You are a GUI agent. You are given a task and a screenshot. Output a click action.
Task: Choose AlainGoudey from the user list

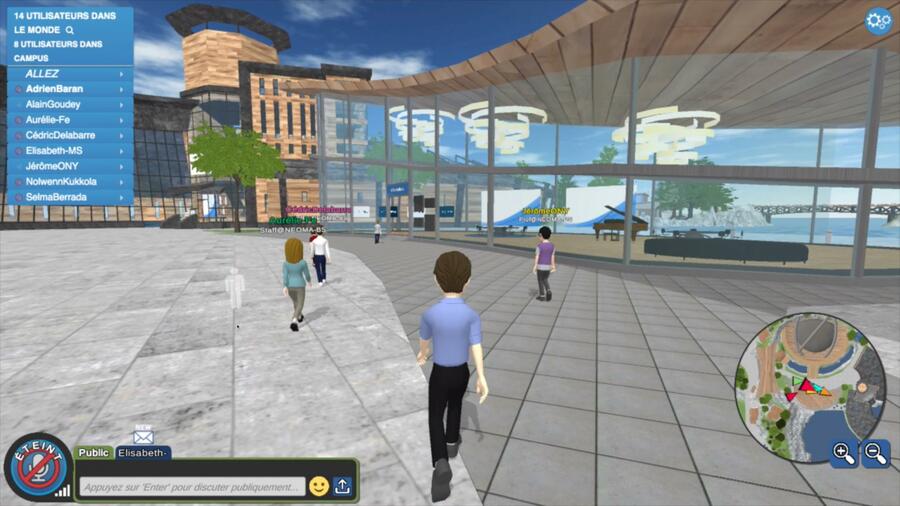click(x=69, y=104)
